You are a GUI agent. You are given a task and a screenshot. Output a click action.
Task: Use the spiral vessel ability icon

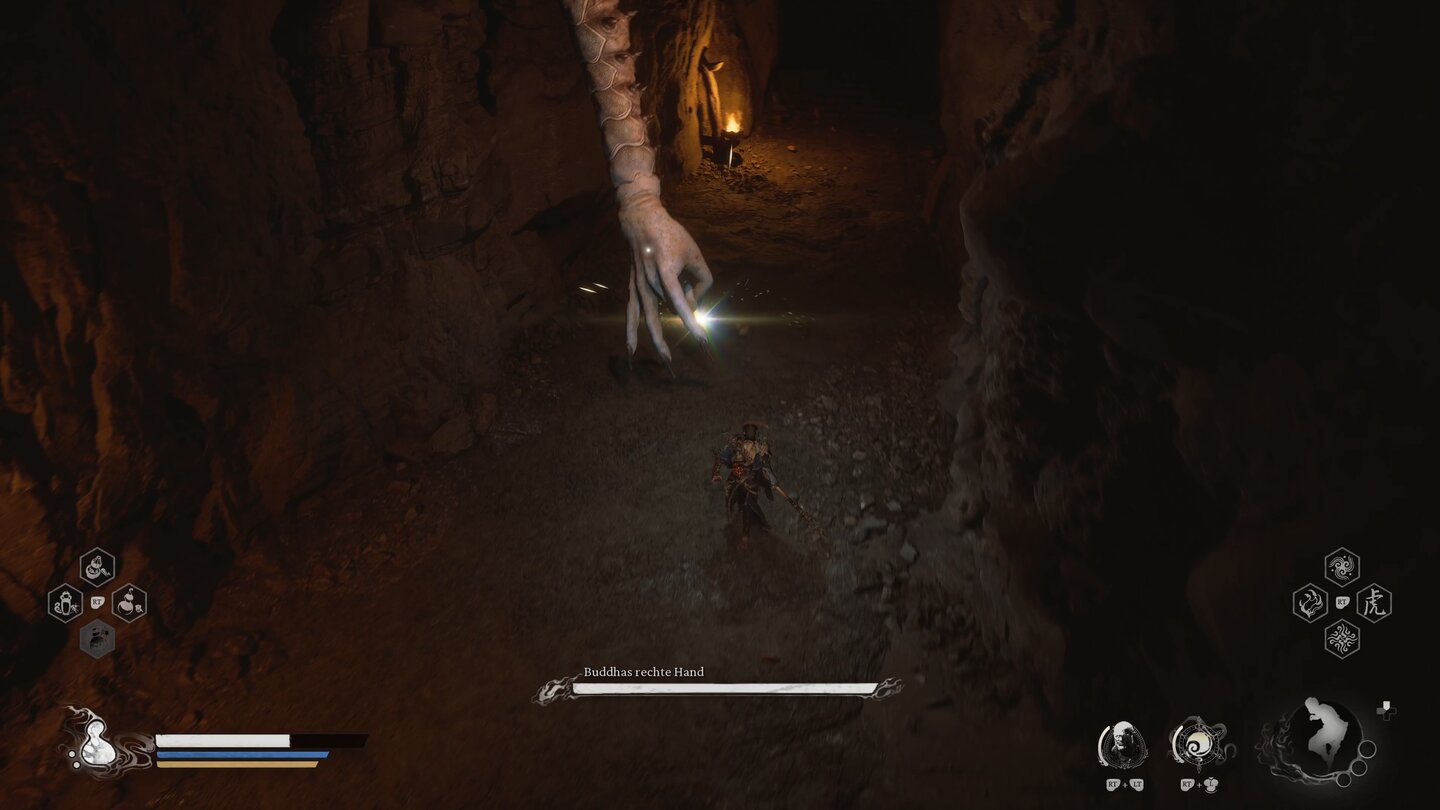pyautogui.click(x=1198, y=744)
